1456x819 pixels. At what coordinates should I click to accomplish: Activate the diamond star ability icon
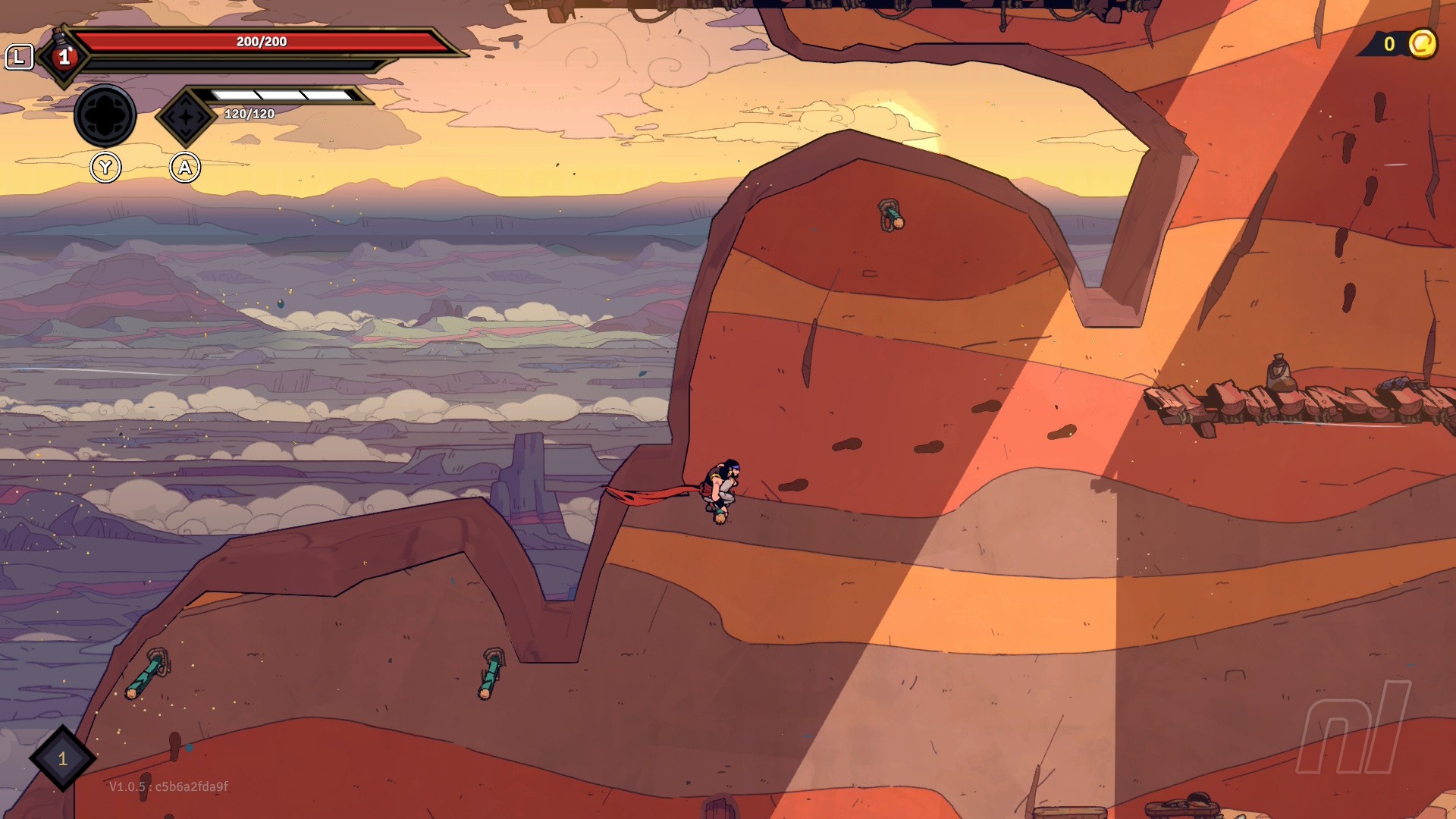[186, 117]
